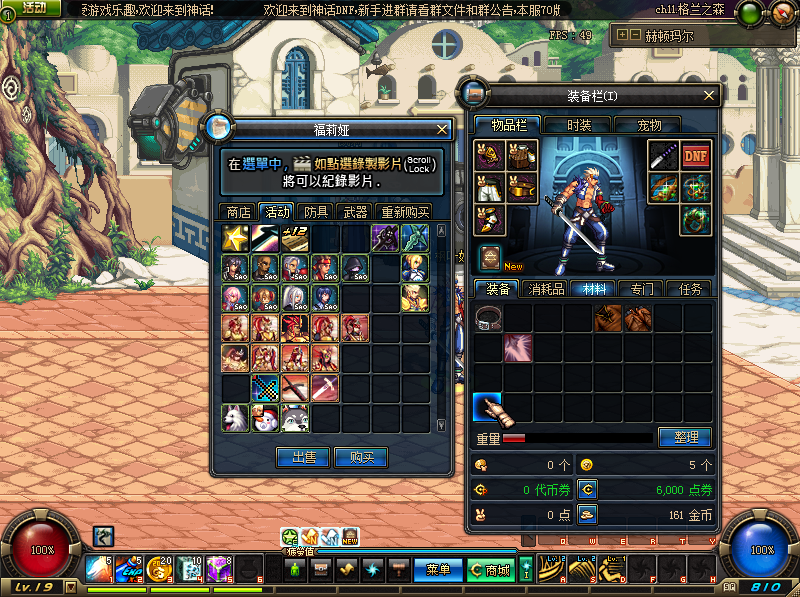Click the 活动 event button
This screenshot has width=800, height=597.
point(33,9)
